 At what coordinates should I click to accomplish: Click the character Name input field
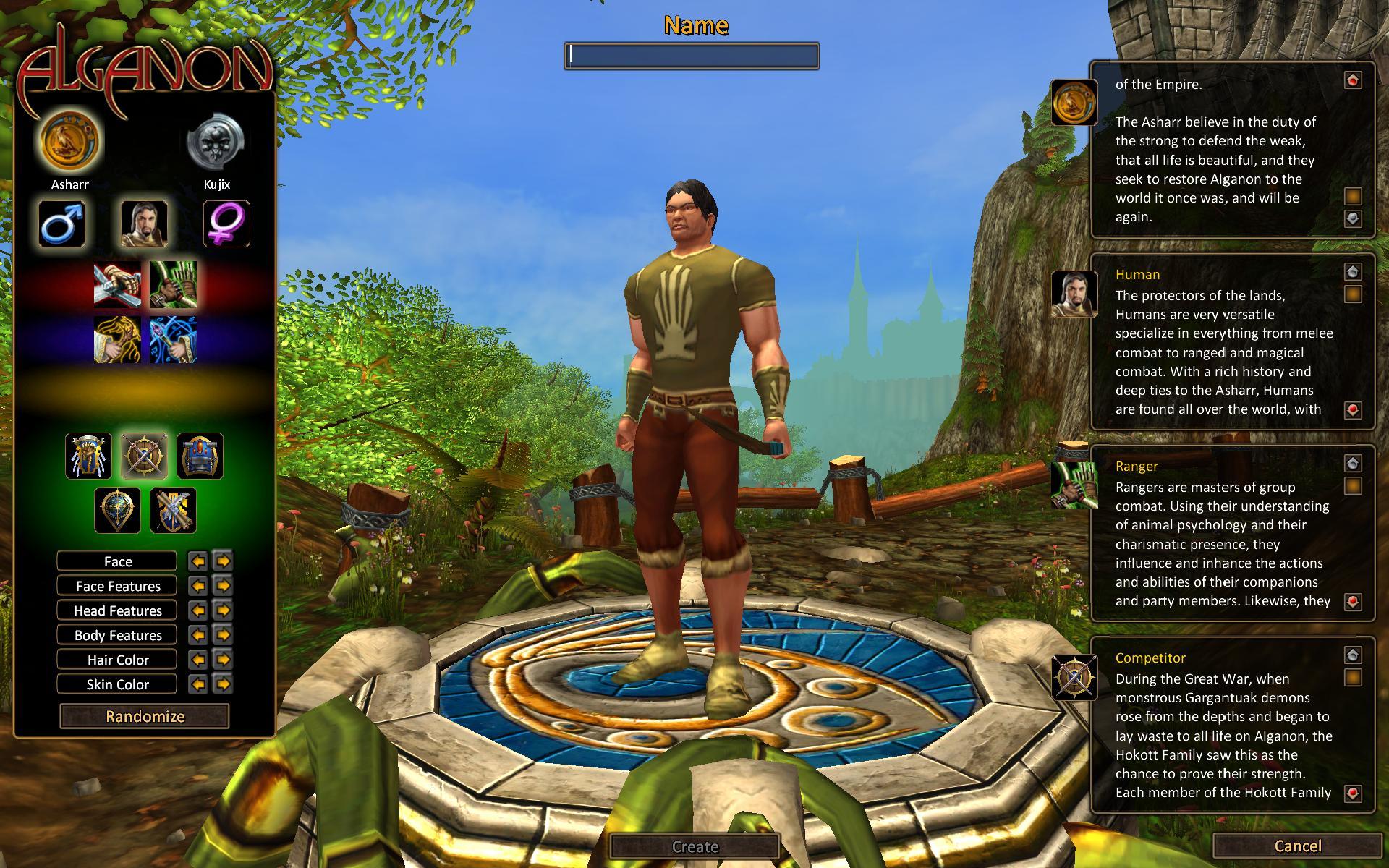click(691, 56)
